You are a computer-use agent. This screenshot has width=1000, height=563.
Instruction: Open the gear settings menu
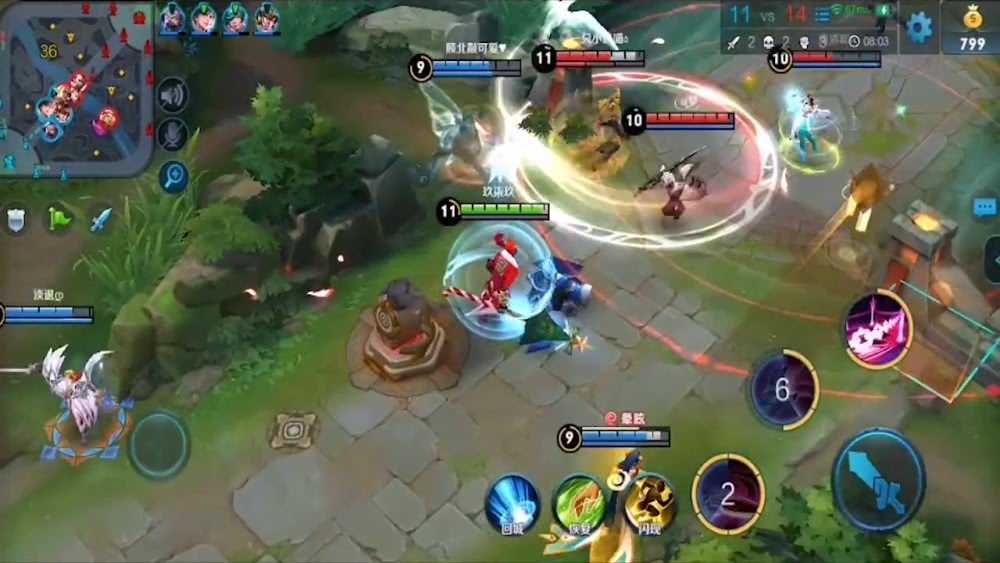coord(920,25)
